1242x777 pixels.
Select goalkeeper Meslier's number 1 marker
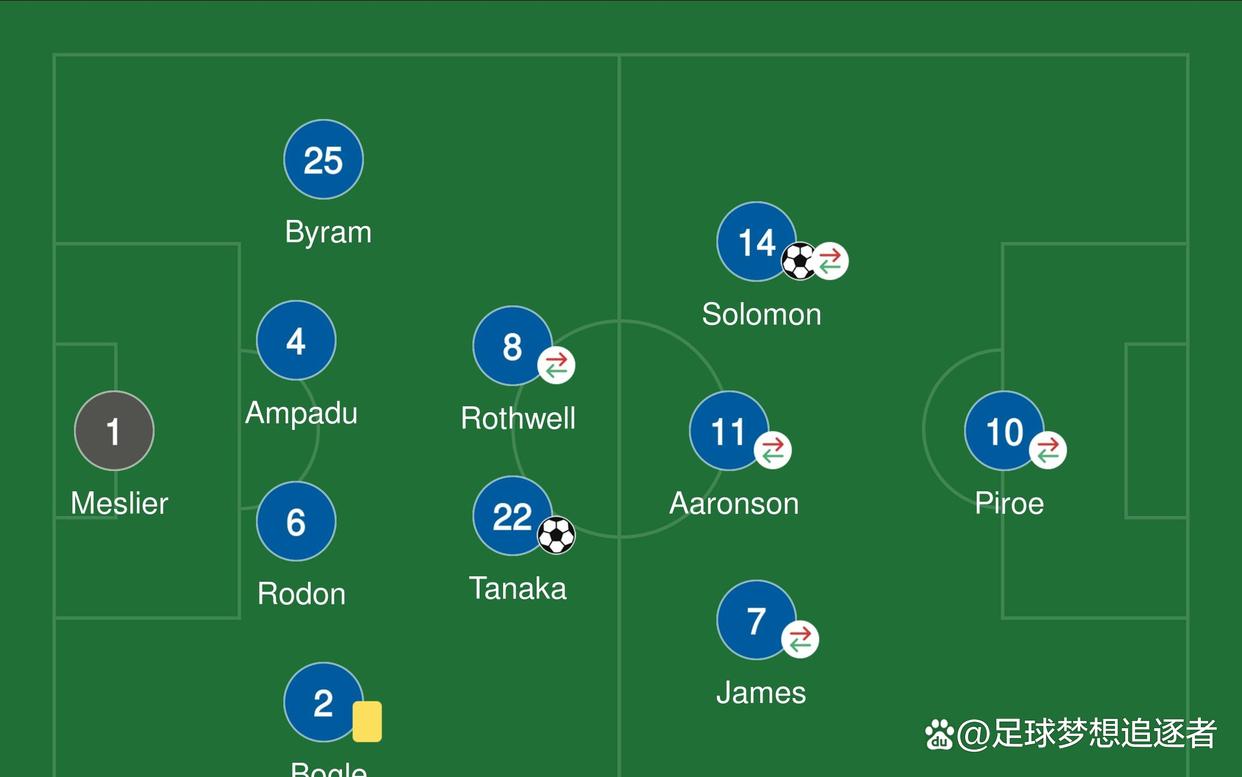[114, 431]
